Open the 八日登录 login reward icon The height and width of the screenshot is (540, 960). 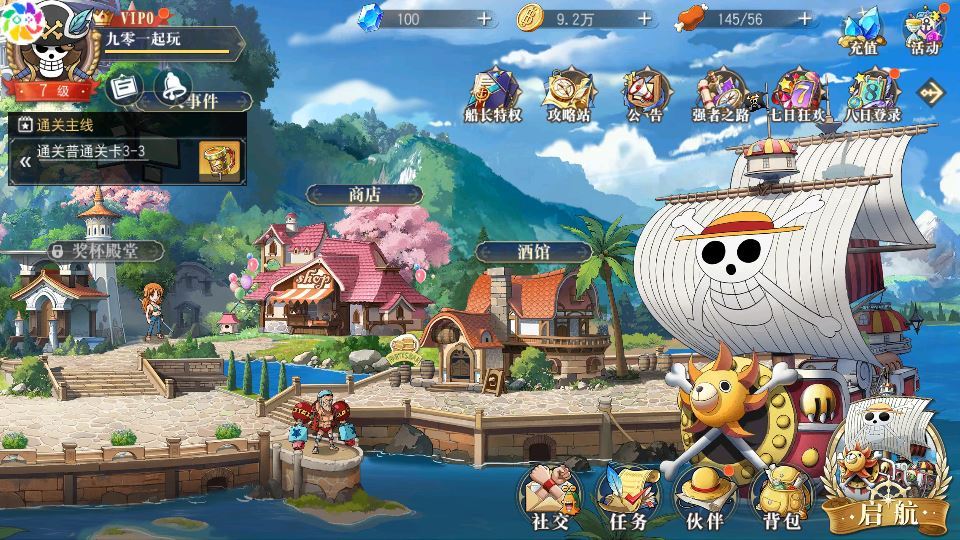click(x=871, y=93)
